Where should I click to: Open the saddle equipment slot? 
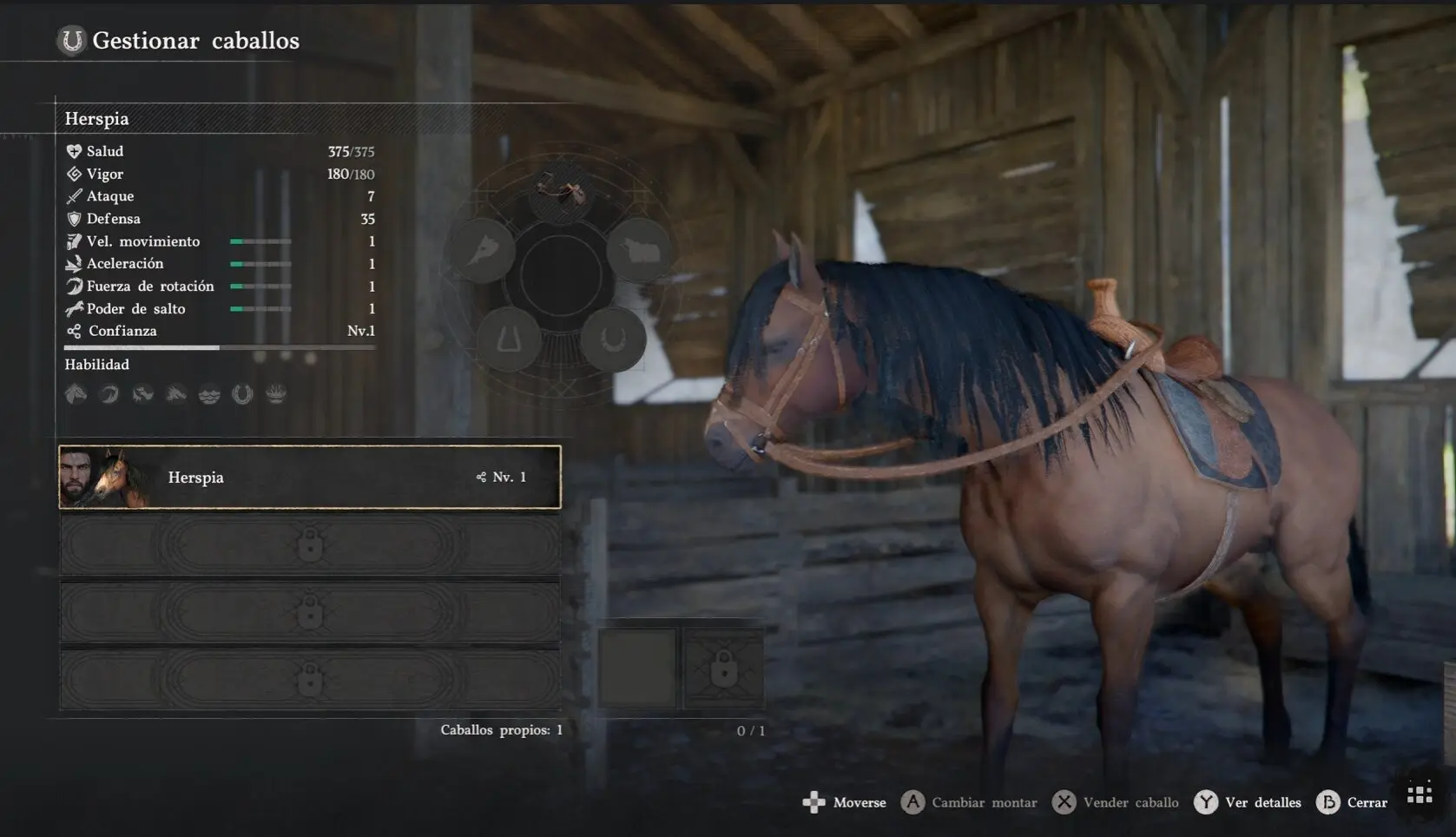(561, 191)
